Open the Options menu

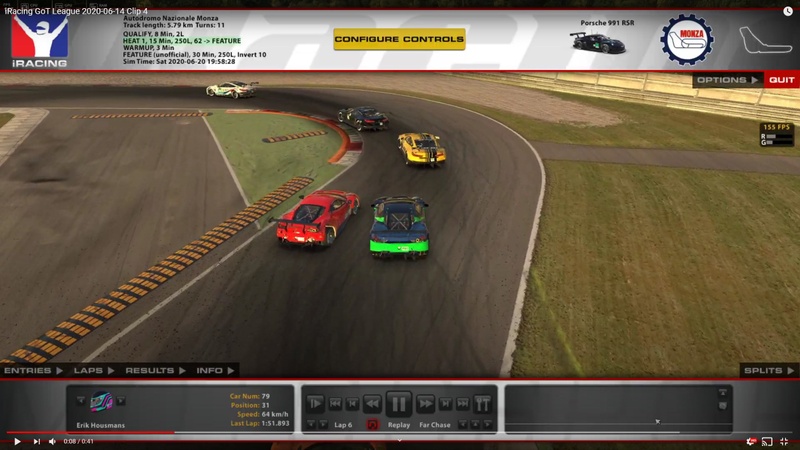[x=727, y=80]
